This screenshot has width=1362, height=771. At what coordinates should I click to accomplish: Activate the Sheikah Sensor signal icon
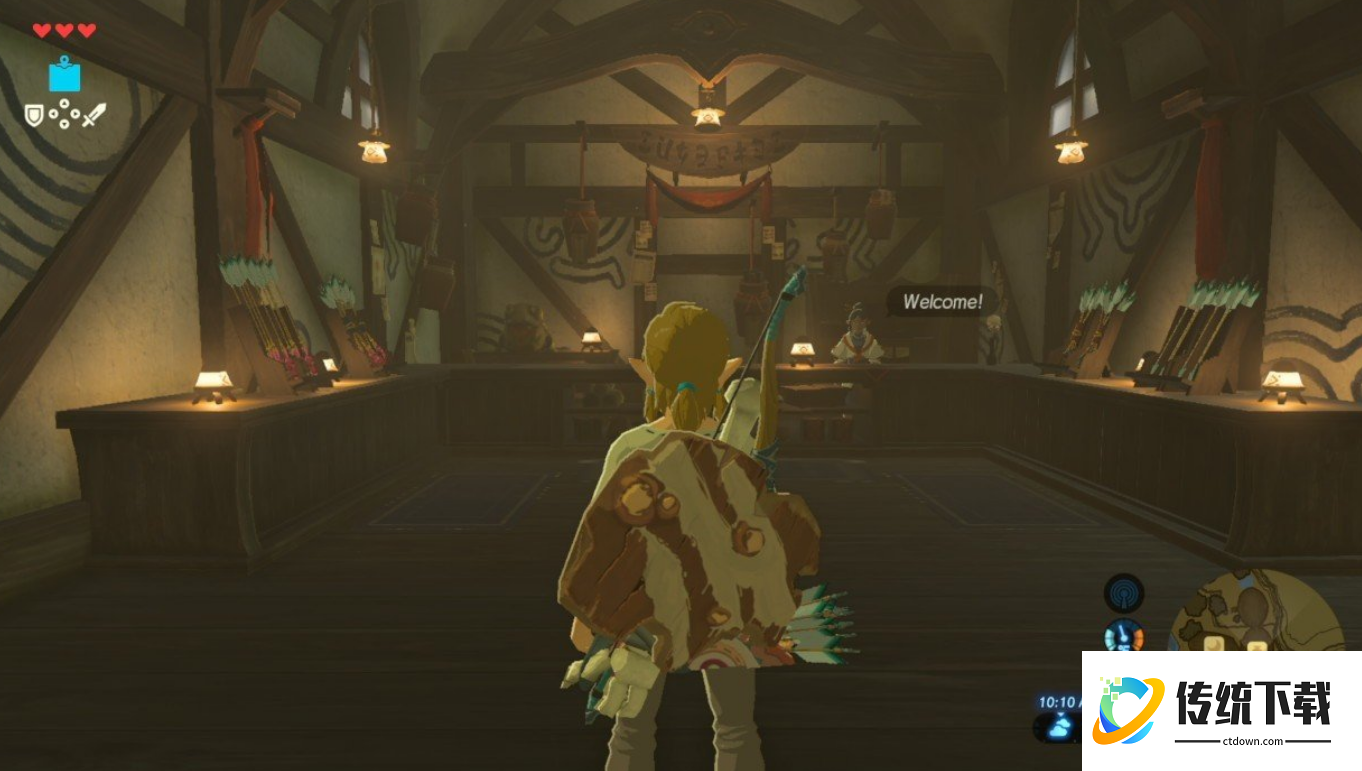tap(1123, 592)
